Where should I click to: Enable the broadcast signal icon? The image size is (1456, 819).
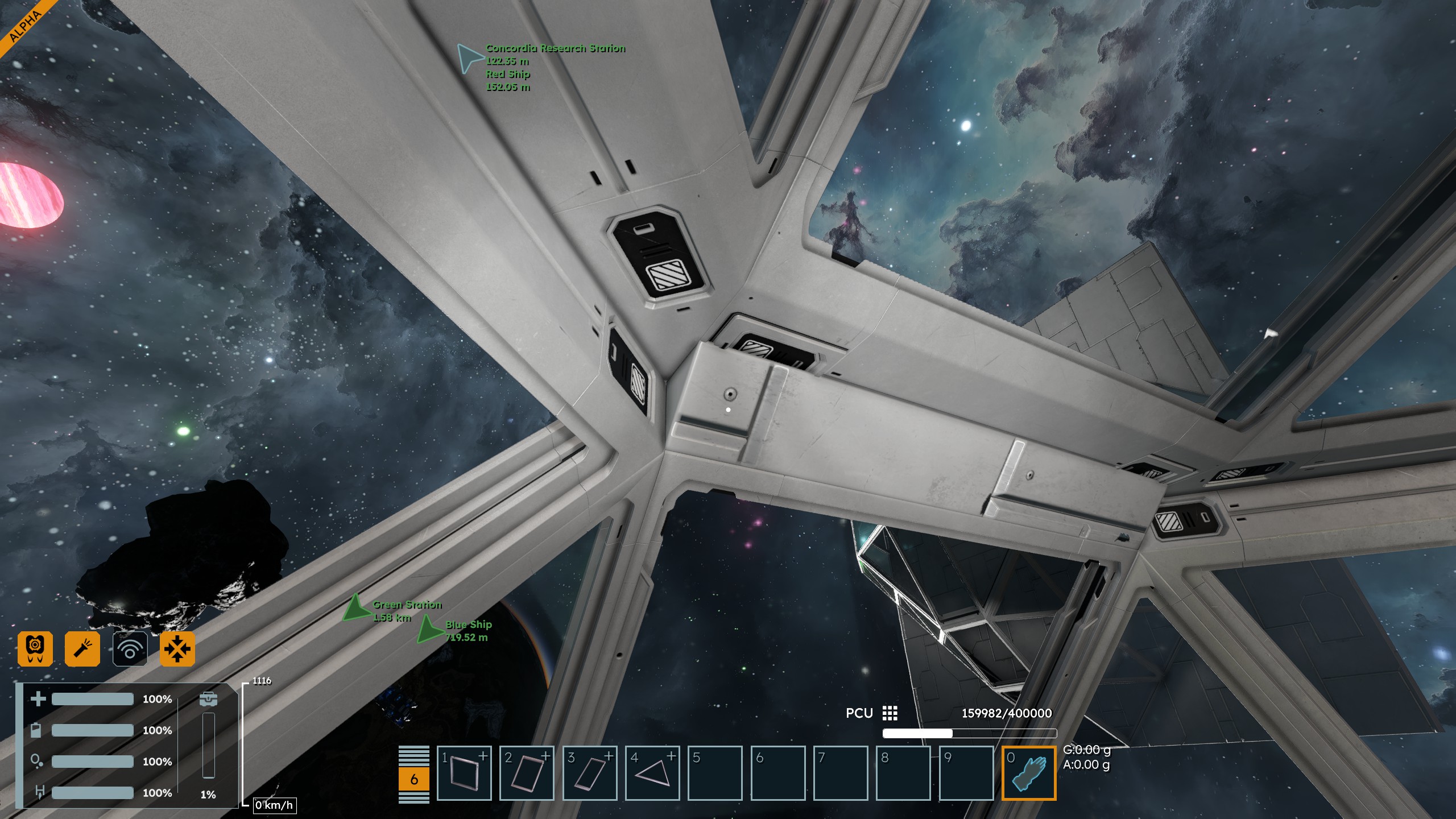tap(130, 648)
